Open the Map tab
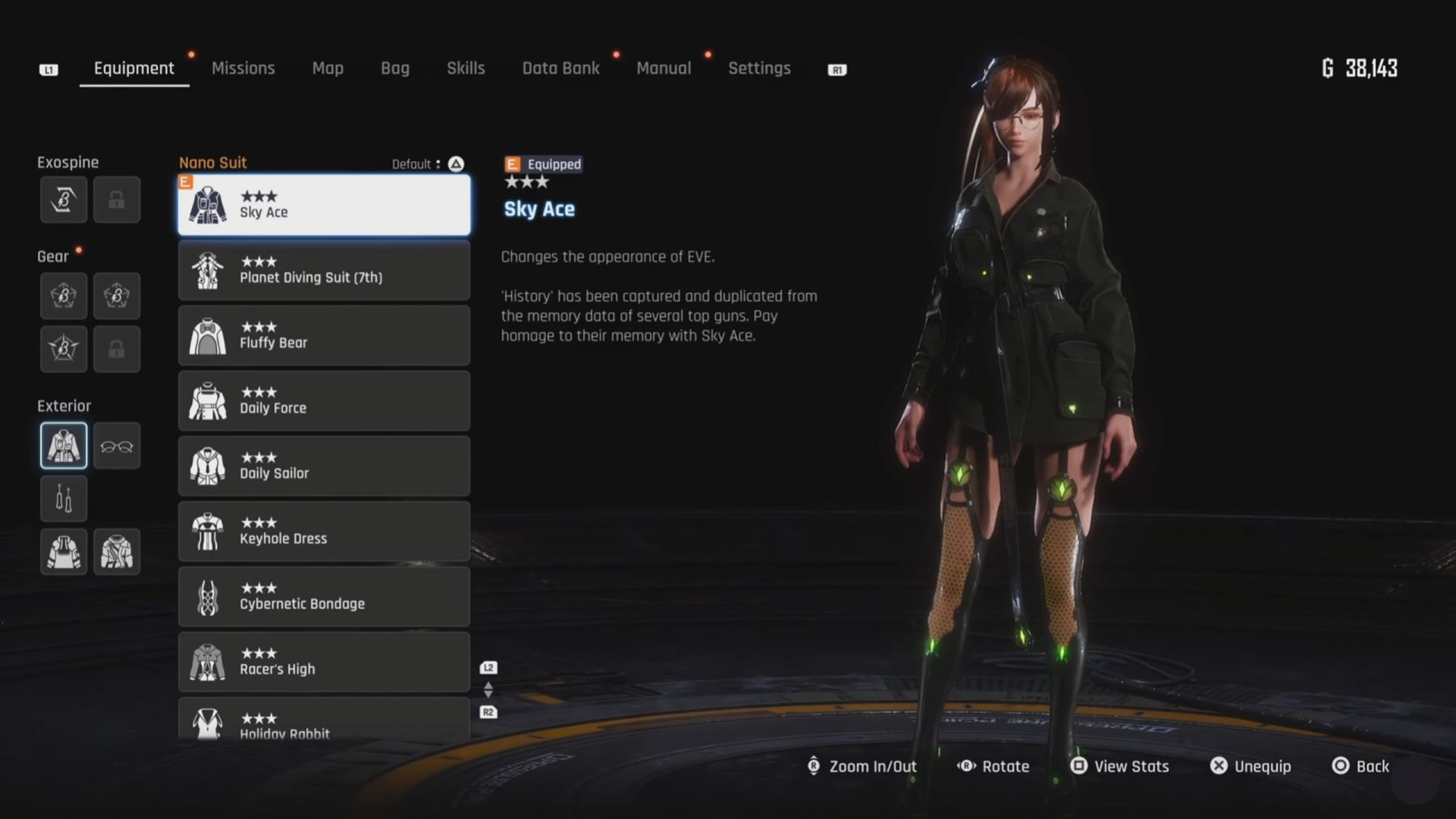Image resolution: width=1456 pixels, height=819 pixels. [x=328, y=68]
